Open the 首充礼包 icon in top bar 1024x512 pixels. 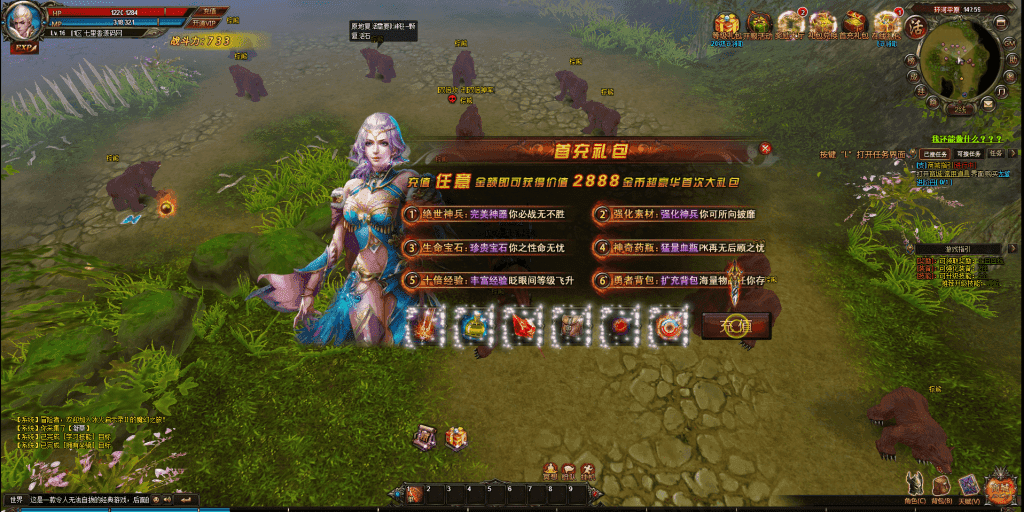click(853, 23)
